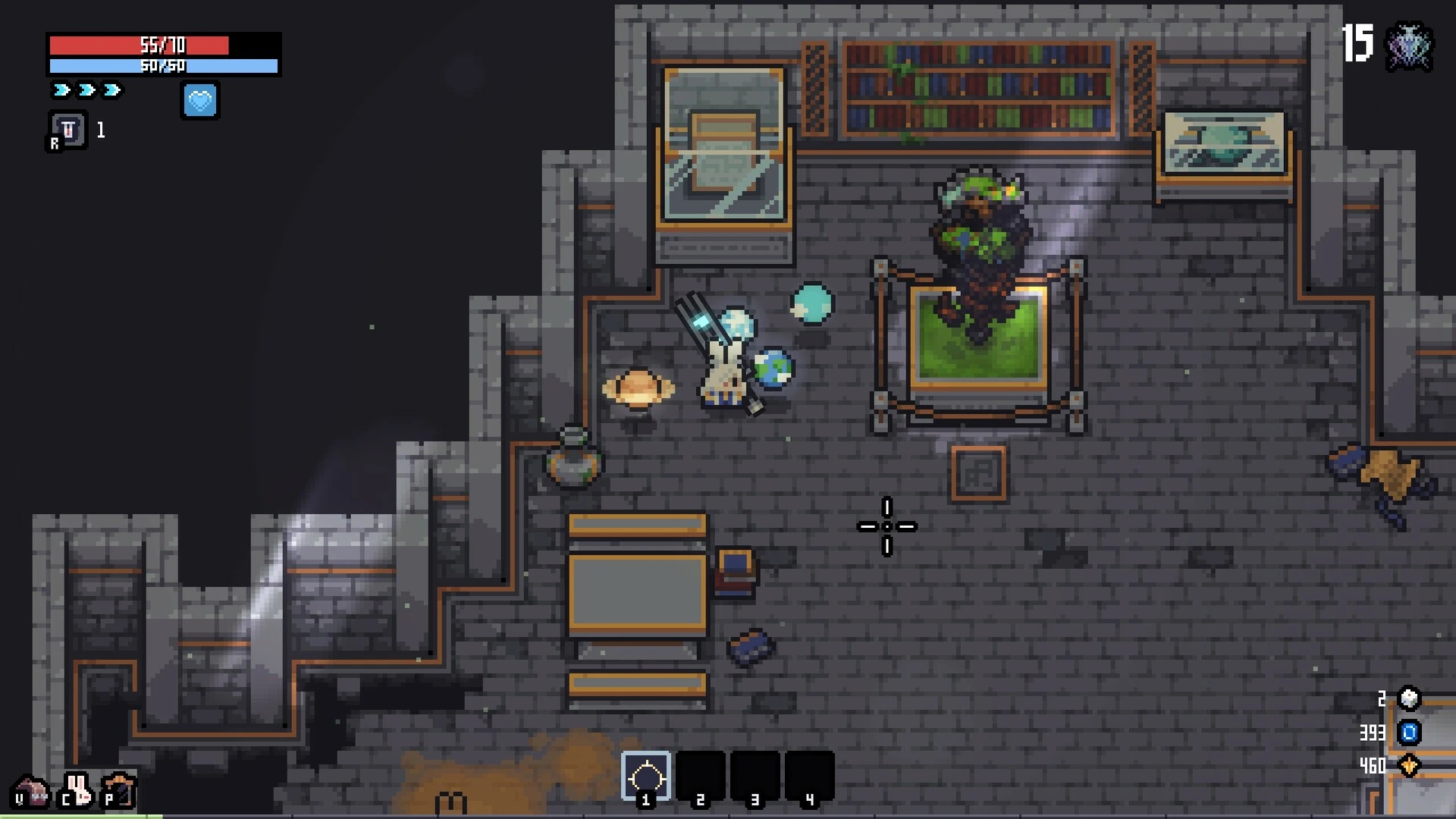Screen dimensions: 1456x819
Task: Open the white rabbit character icon
Action: (77, 790)
